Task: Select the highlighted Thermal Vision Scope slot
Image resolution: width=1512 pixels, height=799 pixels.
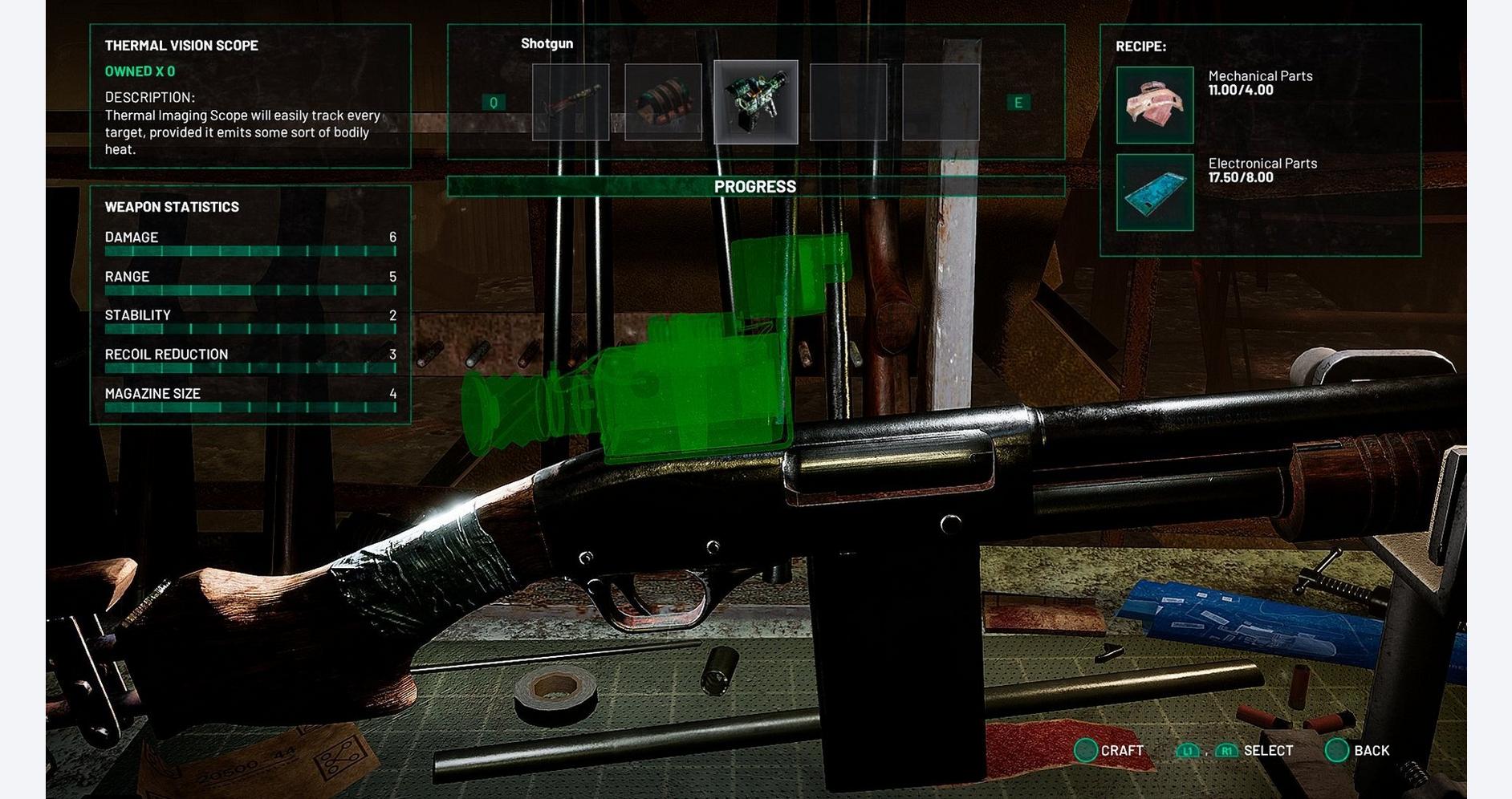Action: click(x=755, y=102)
